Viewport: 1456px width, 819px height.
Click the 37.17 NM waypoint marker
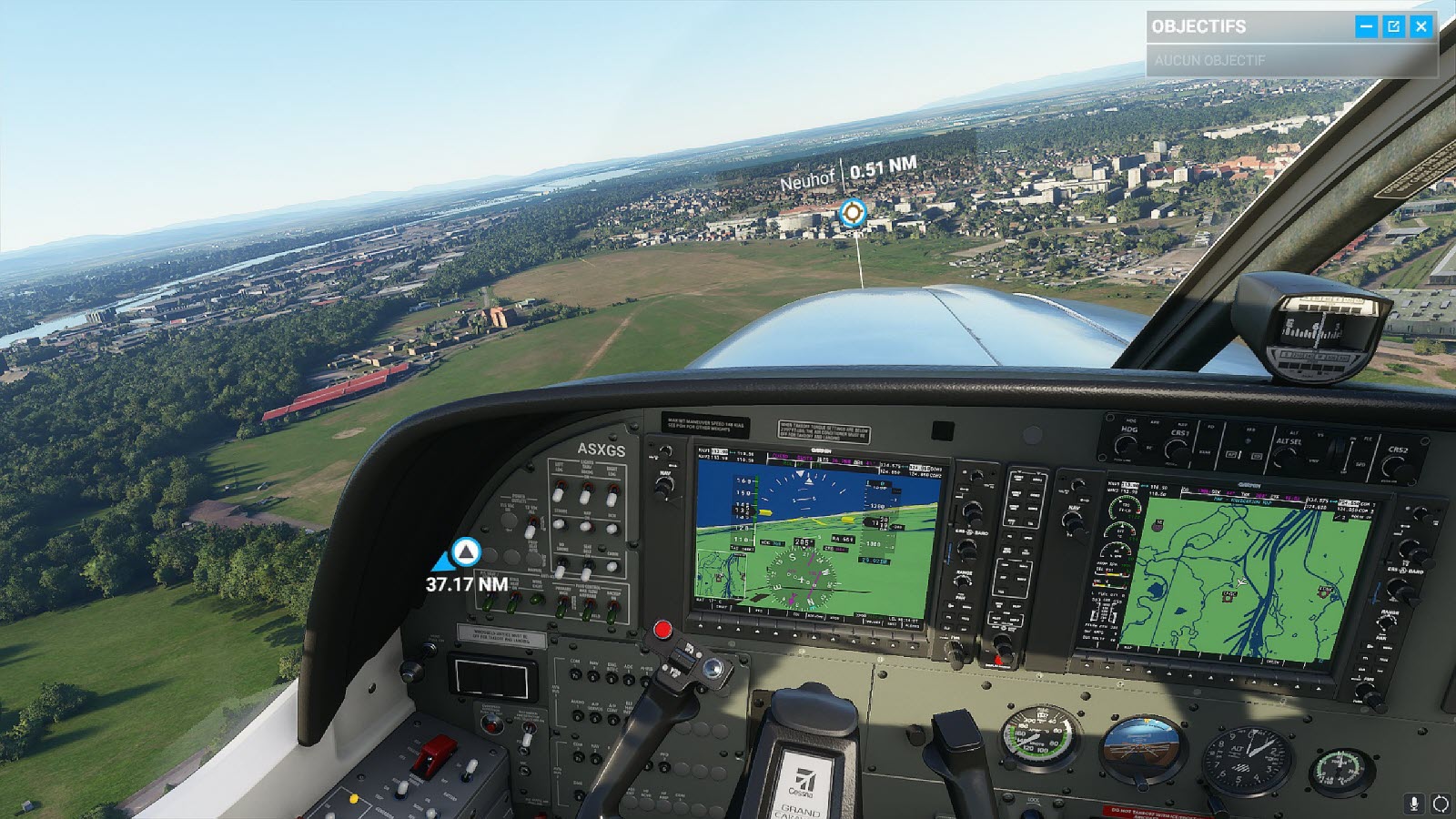click(466, 551)
